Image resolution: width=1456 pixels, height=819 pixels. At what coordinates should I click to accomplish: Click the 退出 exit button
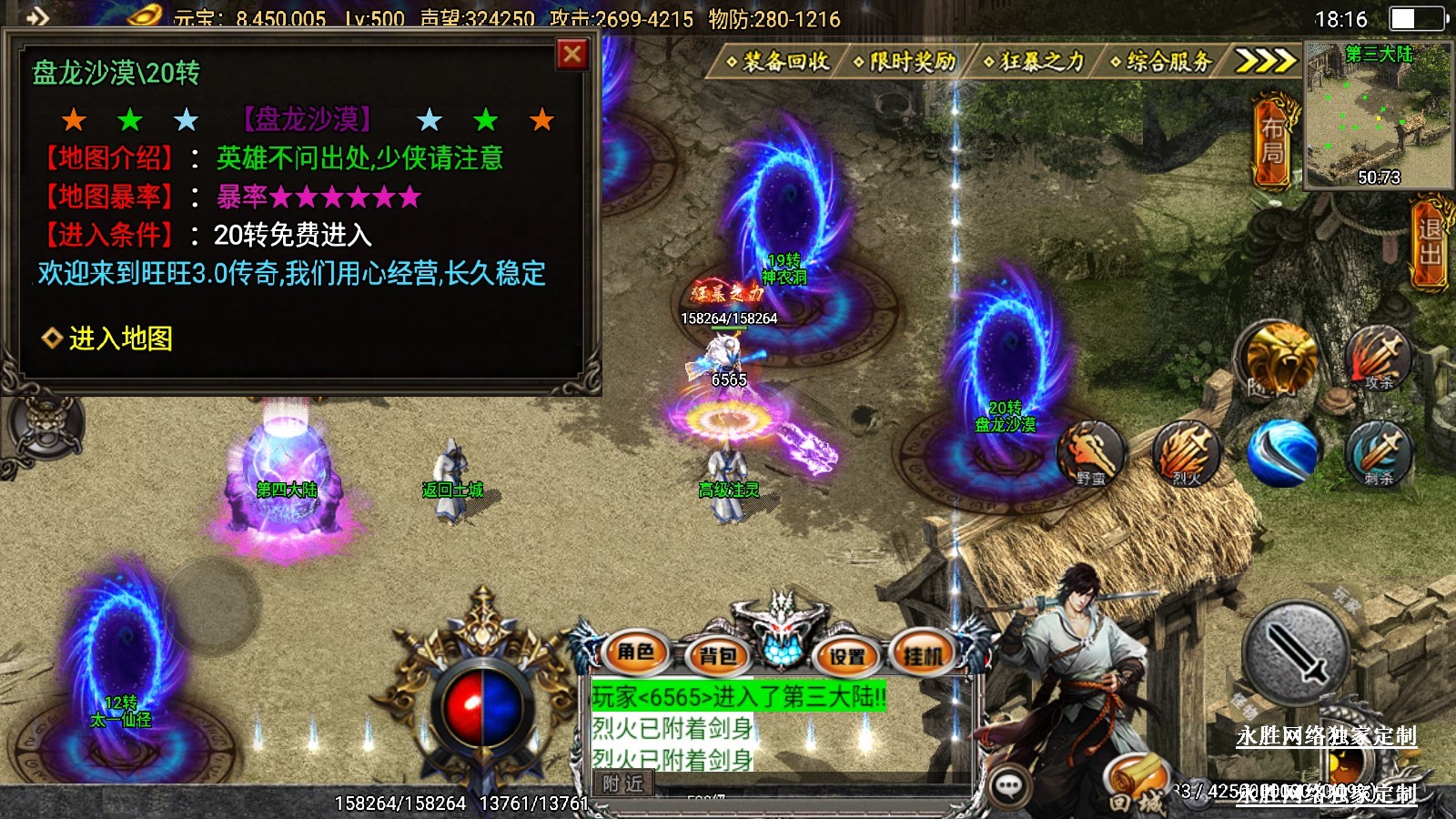pyautogui.click(x=1431, y=242)
